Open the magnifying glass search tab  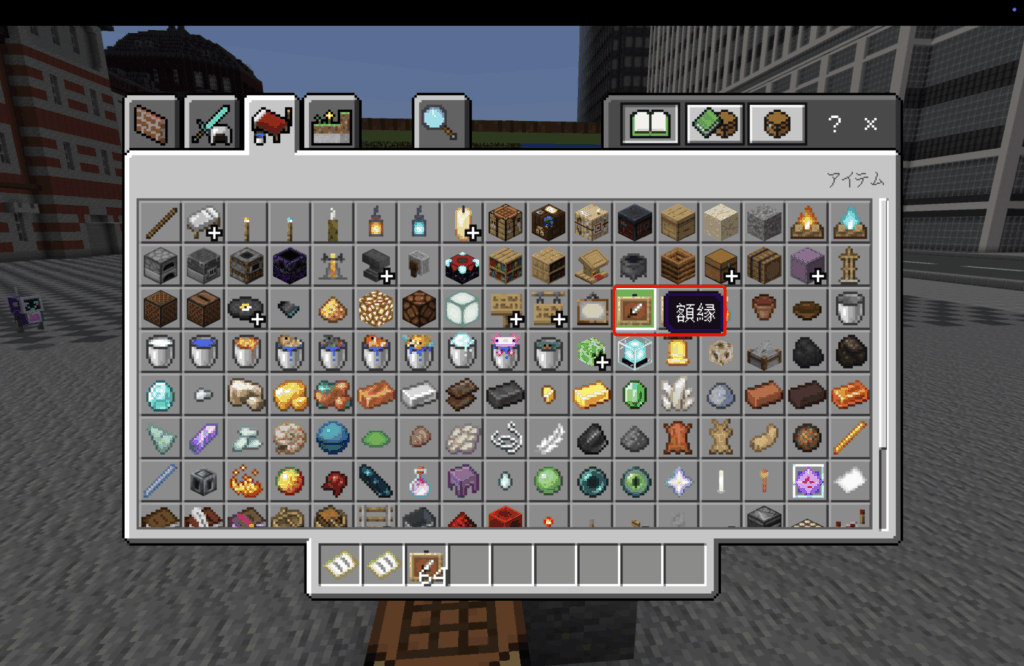tap(441, 122)
